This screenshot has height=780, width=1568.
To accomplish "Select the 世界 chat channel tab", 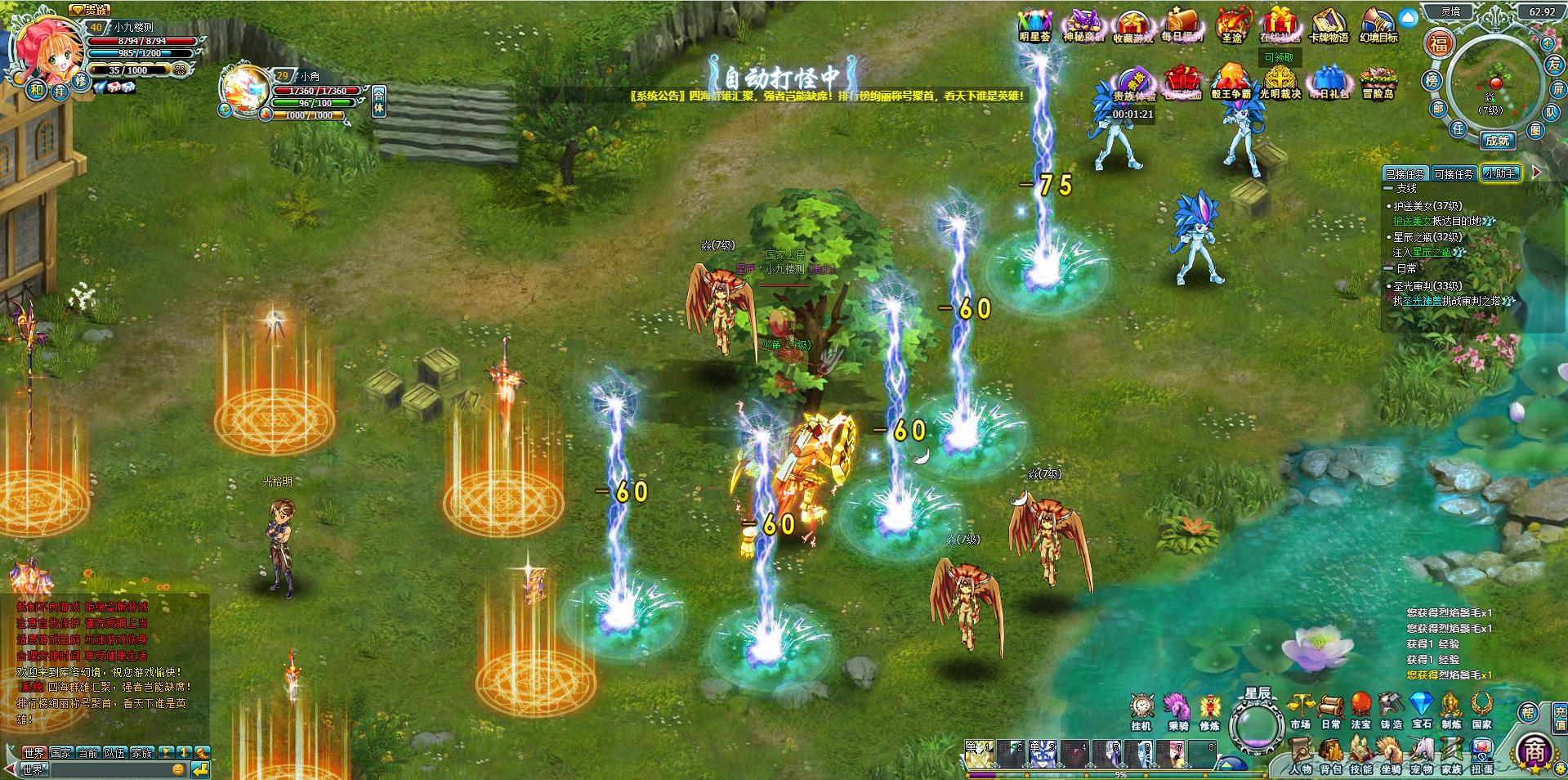I will pos(34,752).
